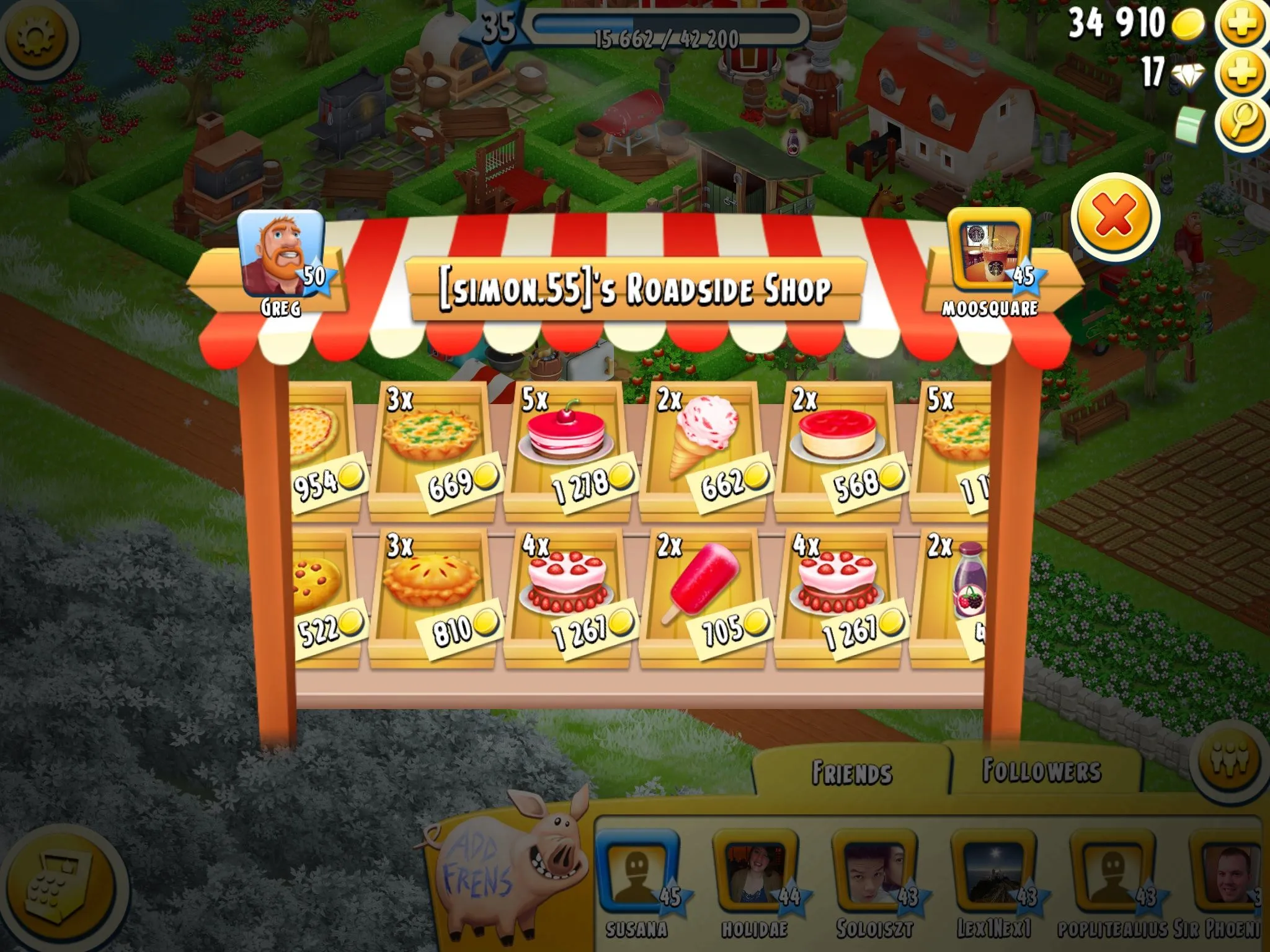The image size is (1270, 952).
Task: Purchase the red popsicle for 705 coins
Action: pos(703,596)
